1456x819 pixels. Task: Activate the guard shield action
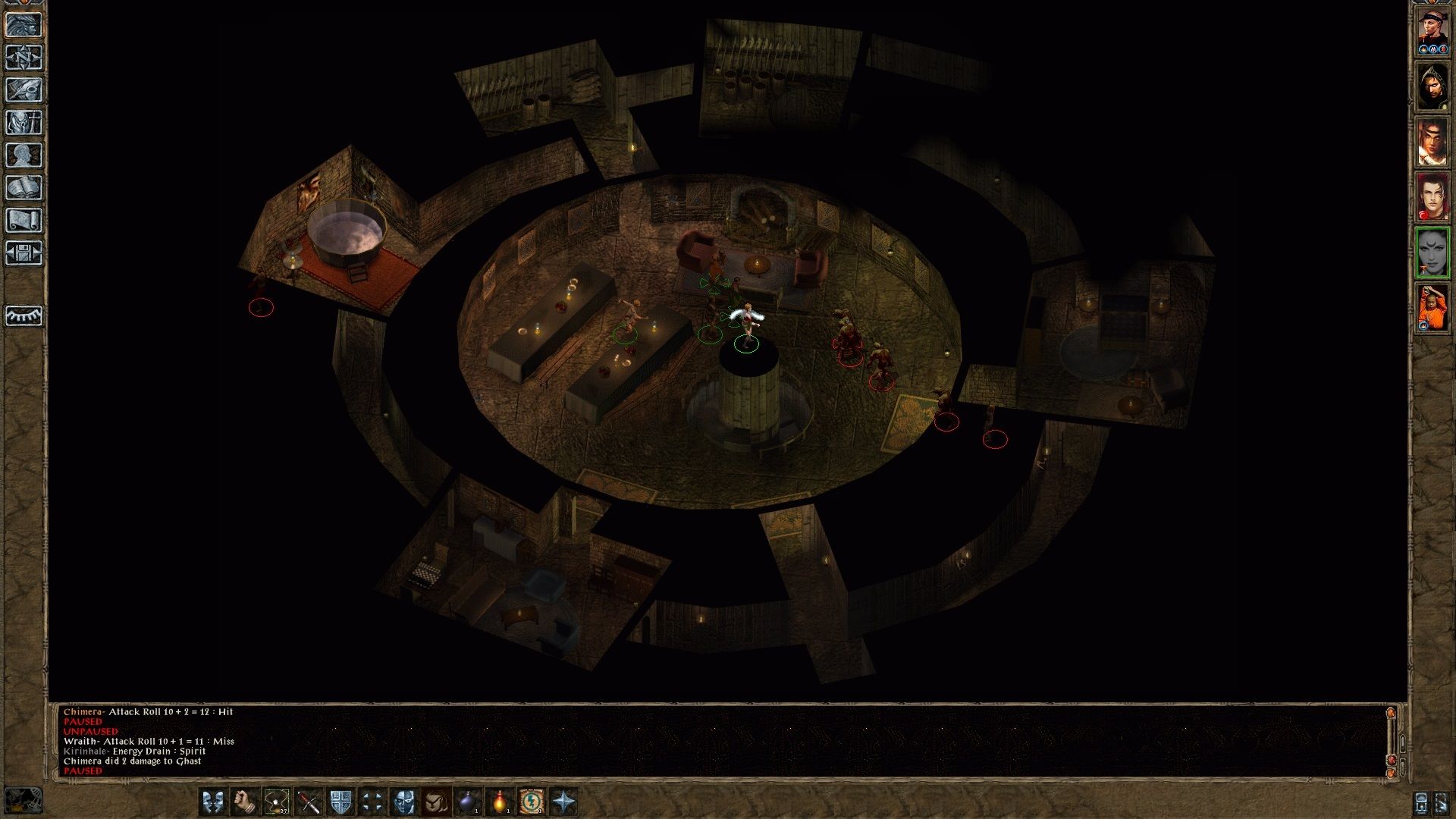[x=340, y=802]
